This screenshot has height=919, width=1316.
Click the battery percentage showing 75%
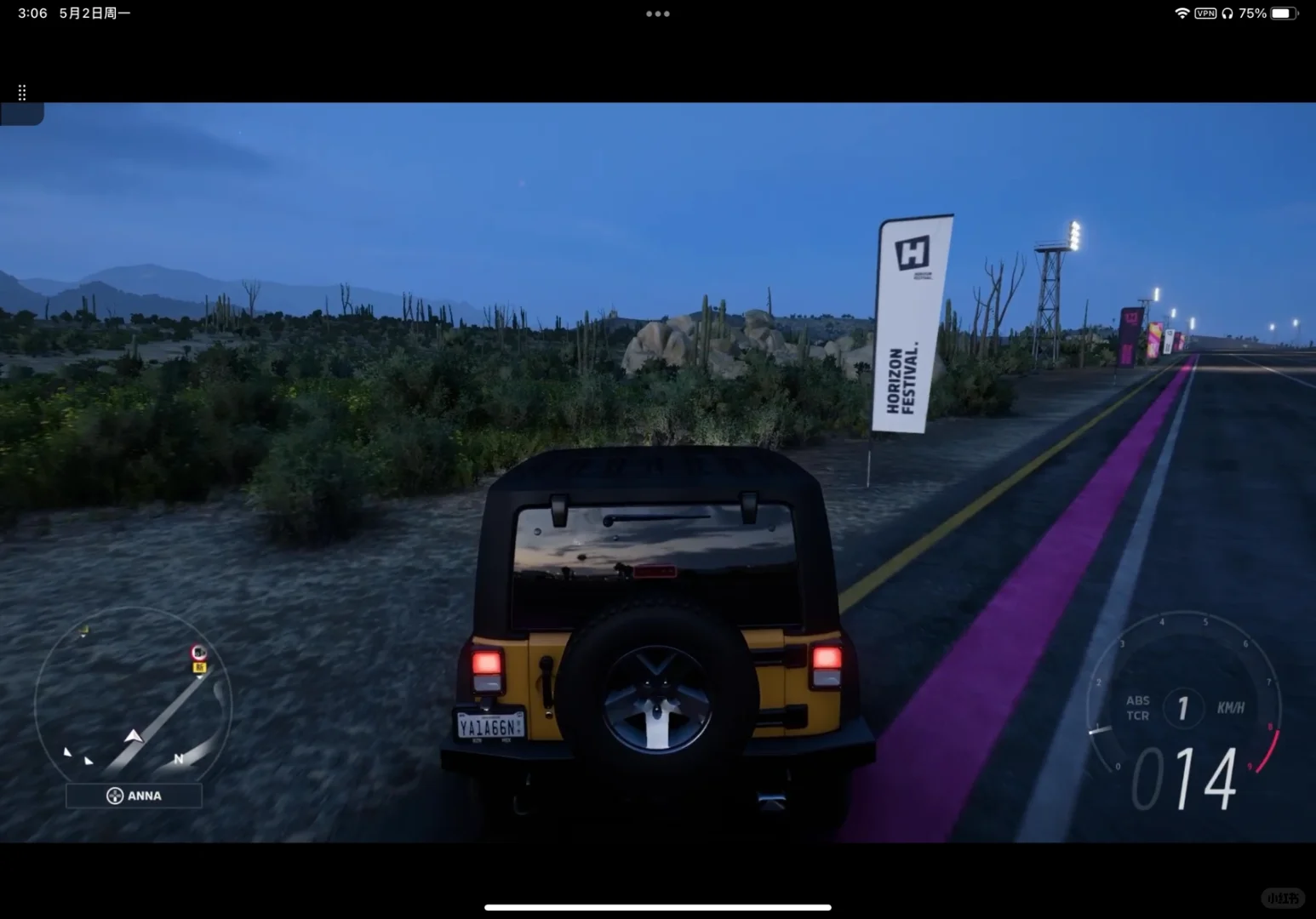pos(1252,13)
